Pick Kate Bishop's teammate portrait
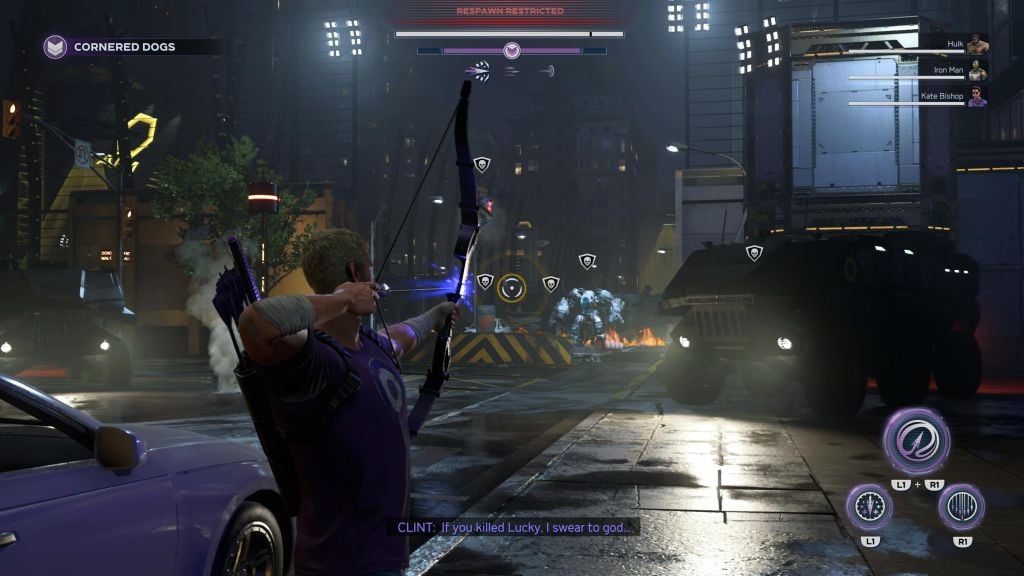1024x576 pixels. point(977,97)
